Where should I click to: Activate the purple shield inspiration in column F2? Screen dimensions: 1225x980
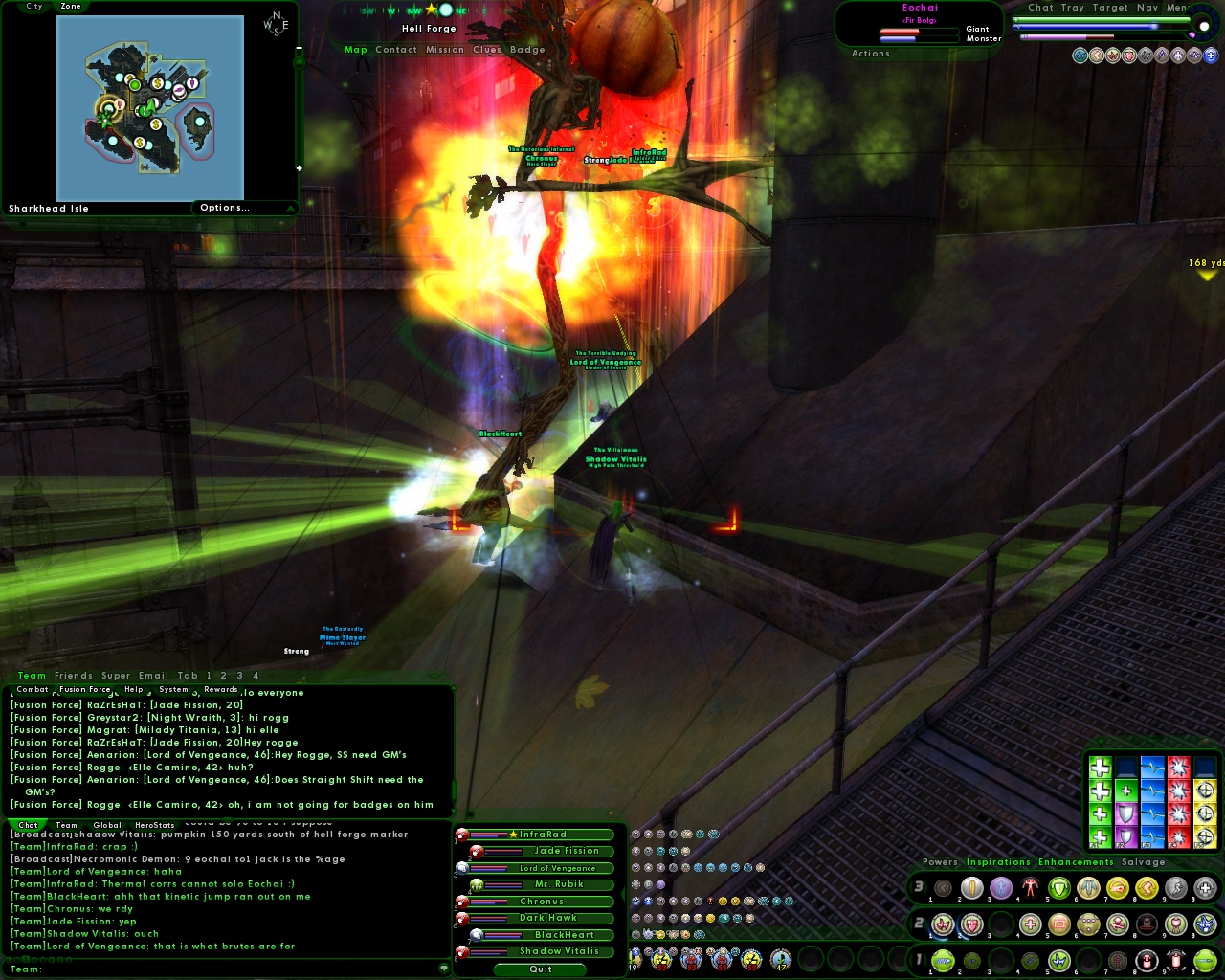[x=1126, y=813]
